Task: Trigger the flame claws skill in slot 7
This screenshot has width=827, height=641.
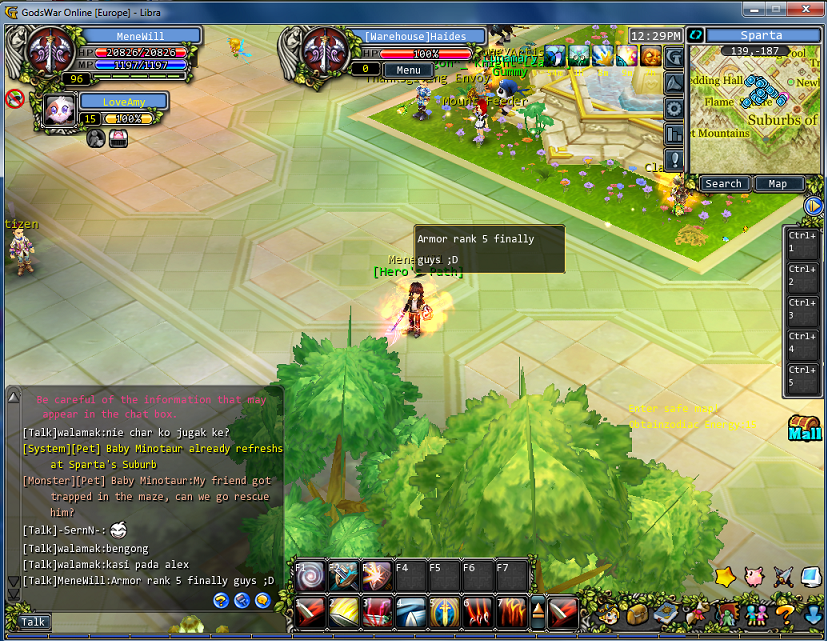Action: (x=511, y=609)
